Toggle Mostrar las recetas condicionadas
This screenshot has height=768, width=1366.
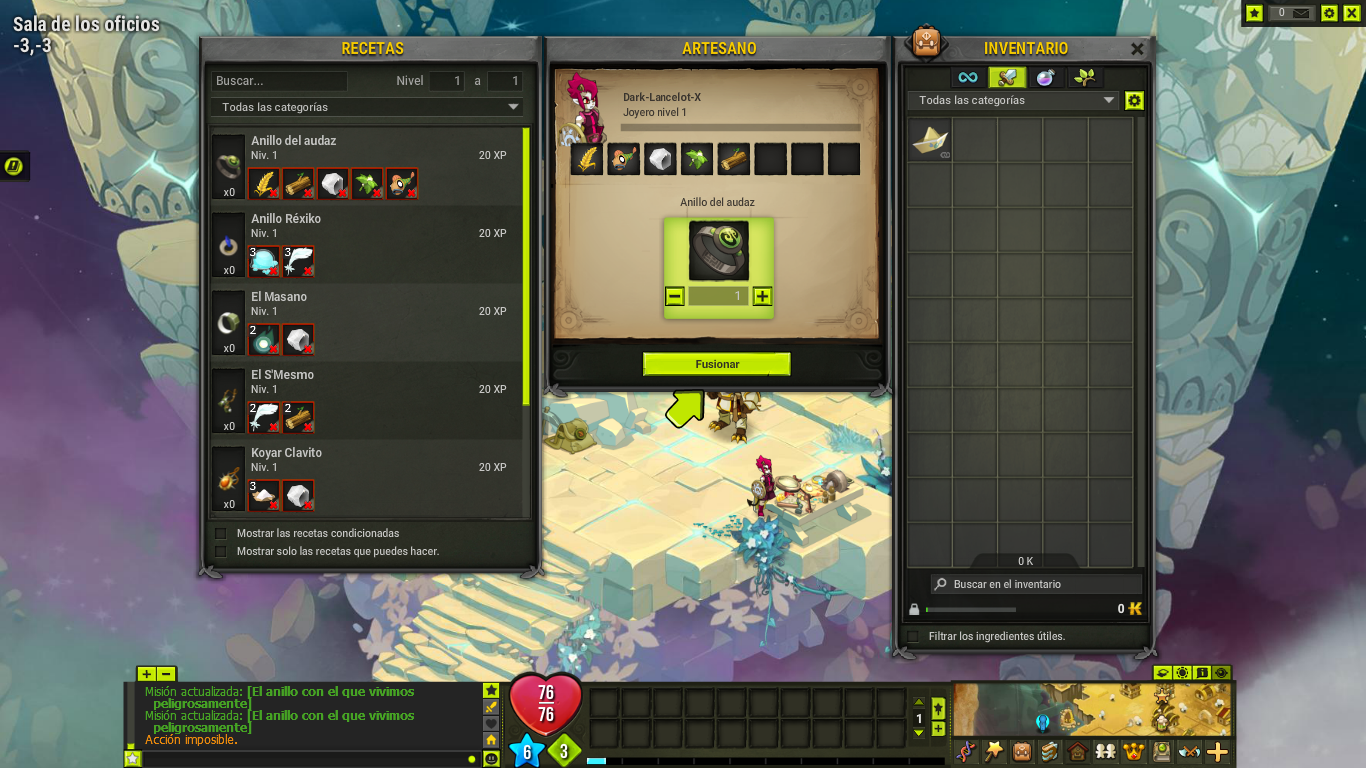point(221,533)
